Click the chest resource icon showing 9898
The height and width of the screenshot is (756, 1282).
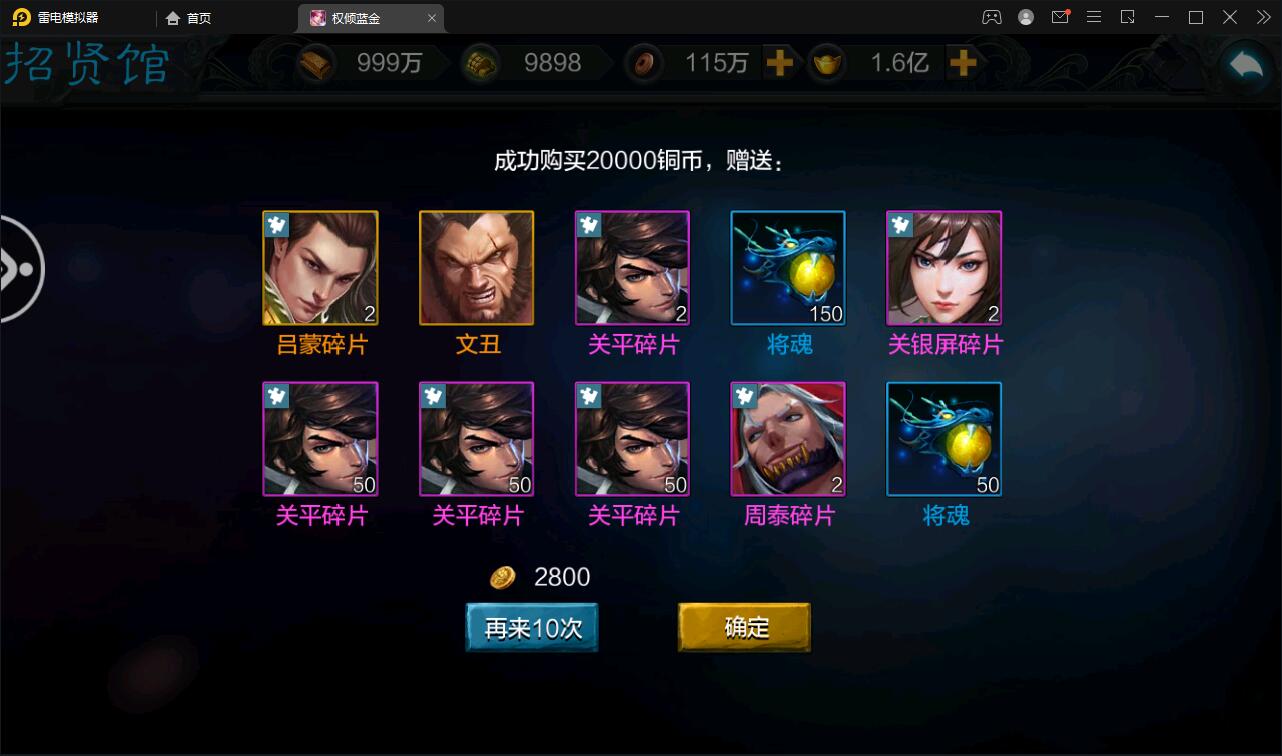pos(482,62)
